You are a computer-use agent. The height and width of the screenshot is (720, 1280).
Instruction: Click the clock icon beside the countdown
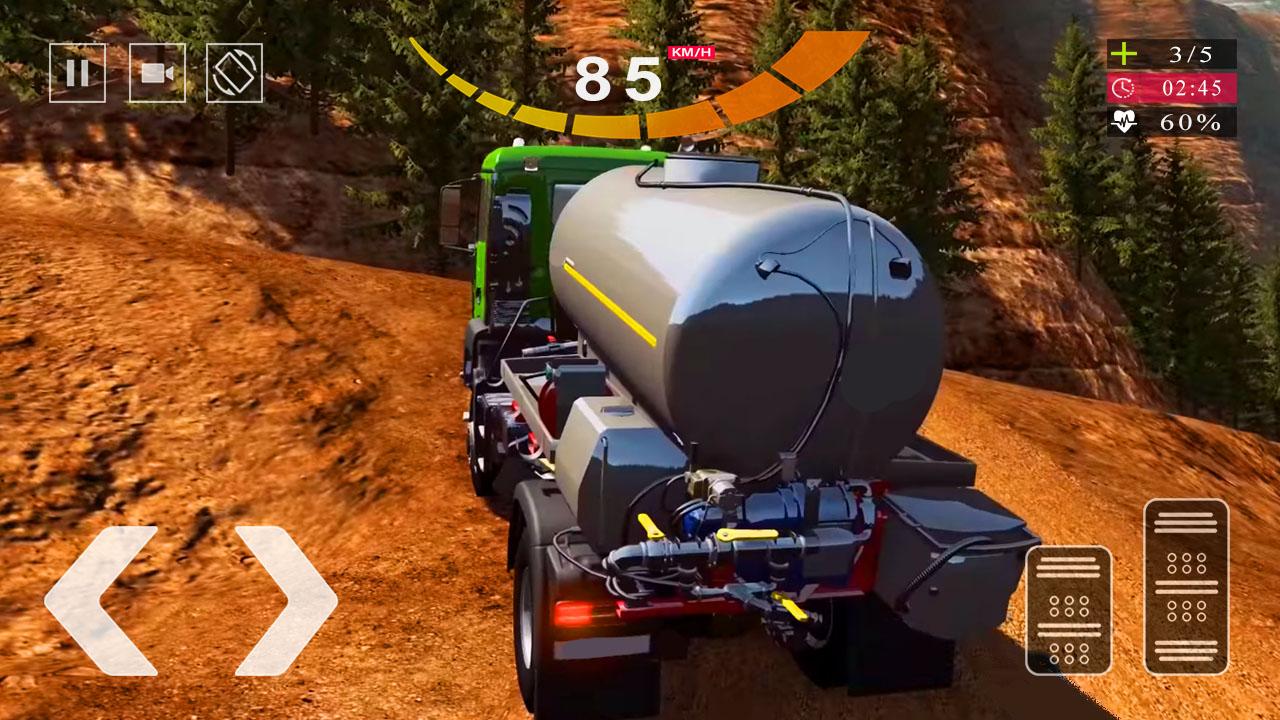(1124, 90)
